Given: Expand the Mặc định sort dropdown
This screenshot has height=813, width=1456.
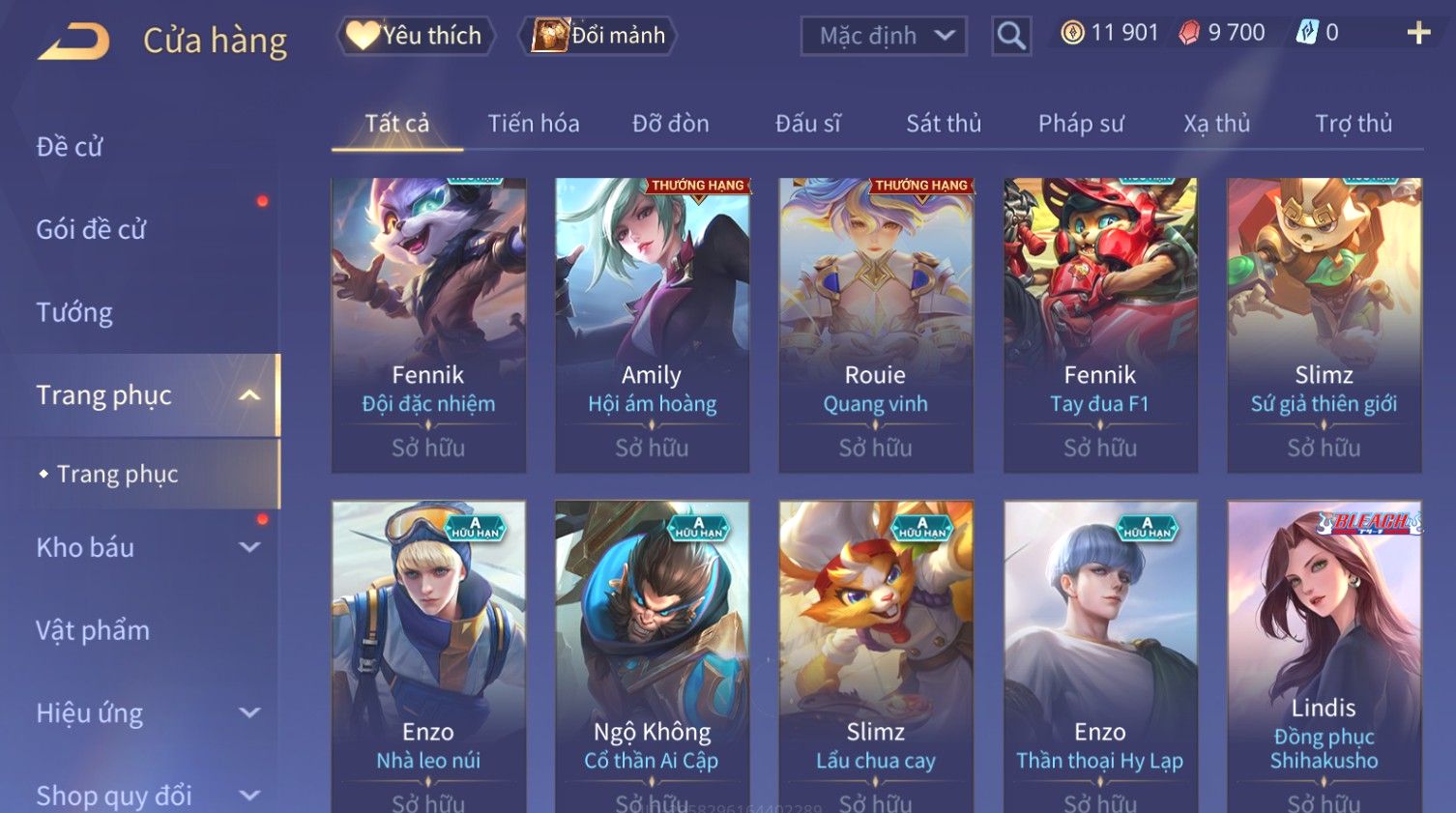Looking at the screenshot, I should click(x=884, y=37).
